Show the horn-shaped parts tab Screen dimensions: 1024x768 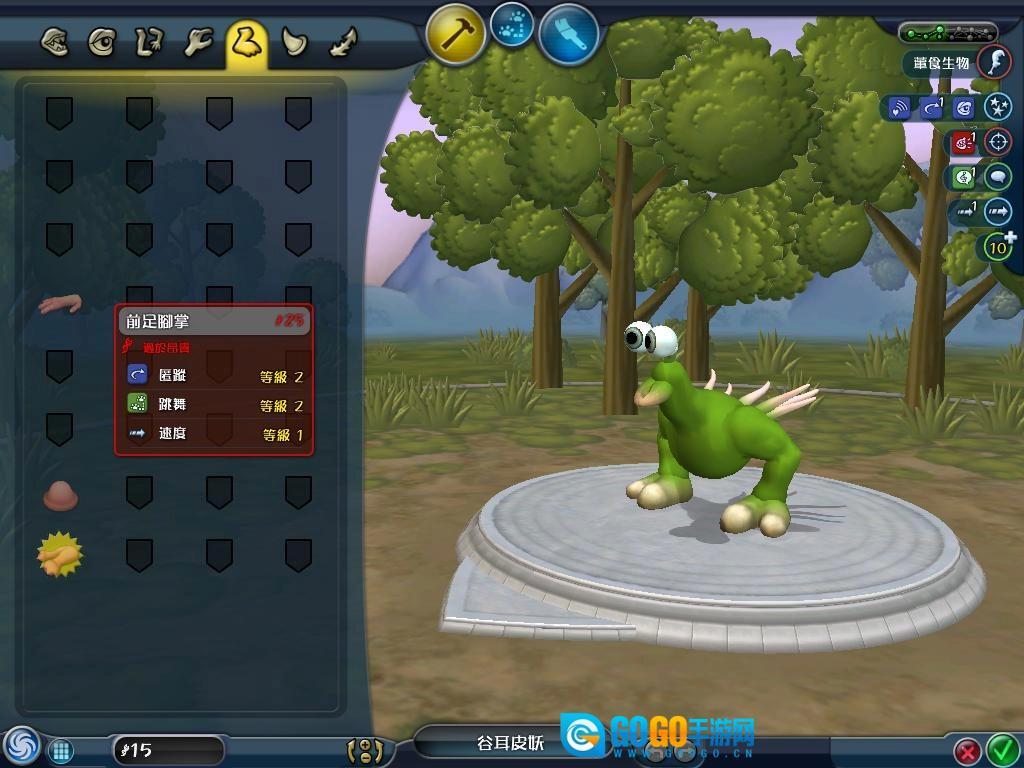pyautogui.click(x=294, y=43)
